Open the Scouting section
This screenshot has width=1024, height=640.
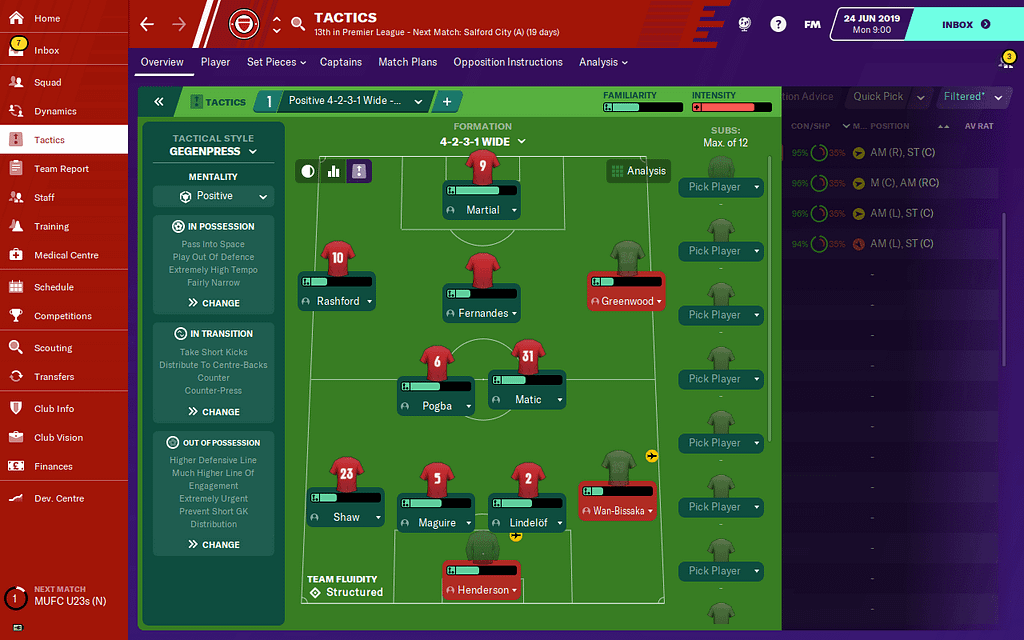point(53,348)
